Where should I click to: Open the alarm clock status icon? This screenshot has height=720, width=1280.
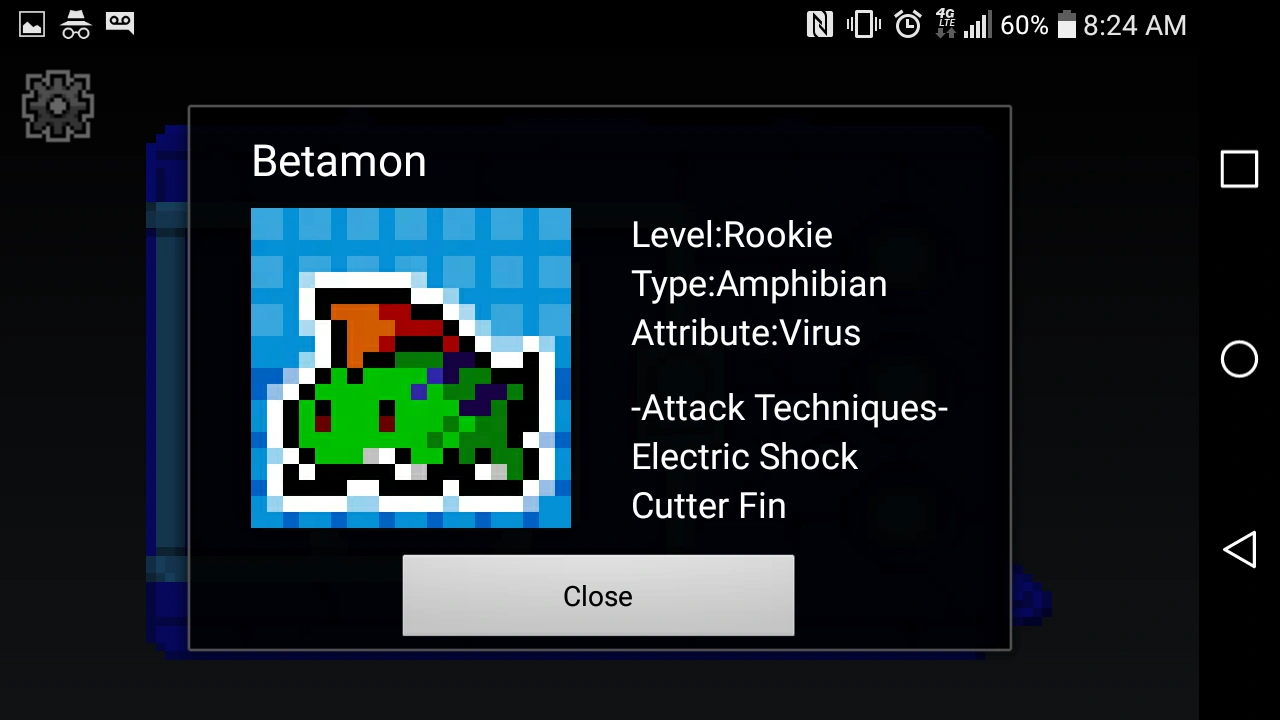click(x=906, y=24)
